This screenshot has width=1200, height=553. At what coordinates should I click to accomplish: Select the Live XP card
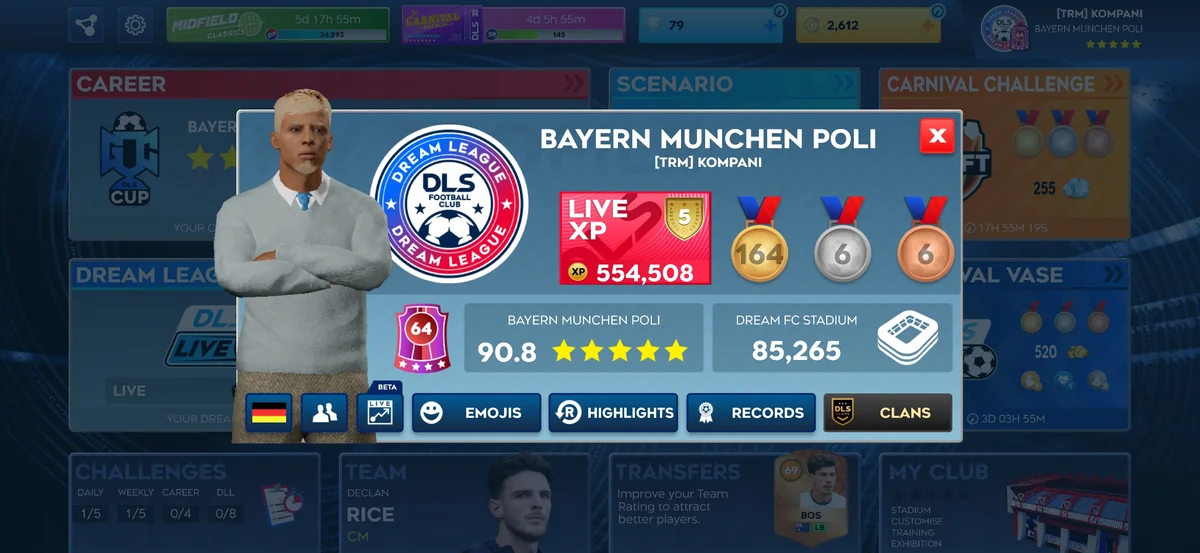[635, 239]
